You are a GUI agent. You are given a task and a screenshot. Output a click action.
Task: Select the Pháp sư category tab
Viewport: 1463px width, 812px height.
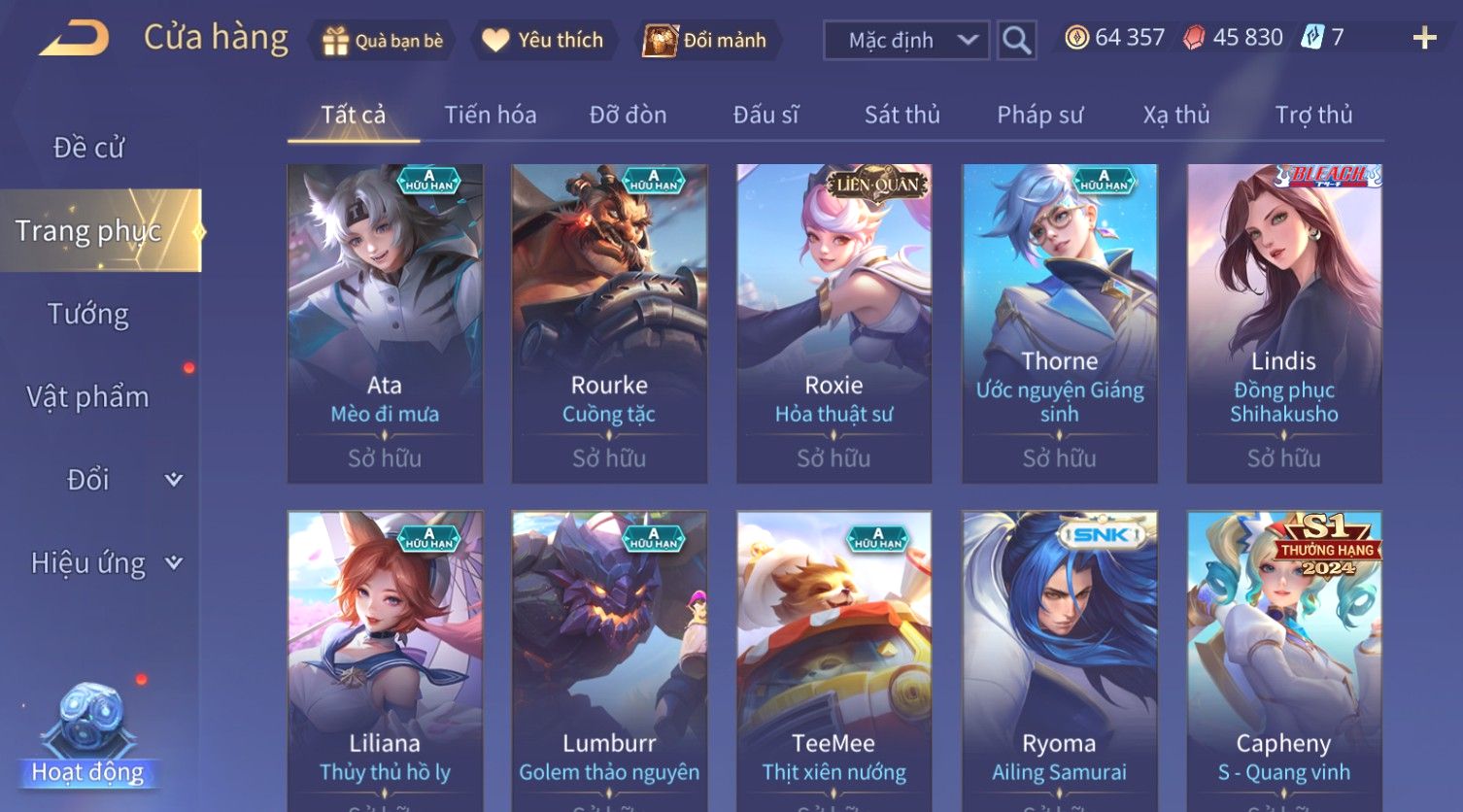pyautogui.click(x=1039, y=116)
